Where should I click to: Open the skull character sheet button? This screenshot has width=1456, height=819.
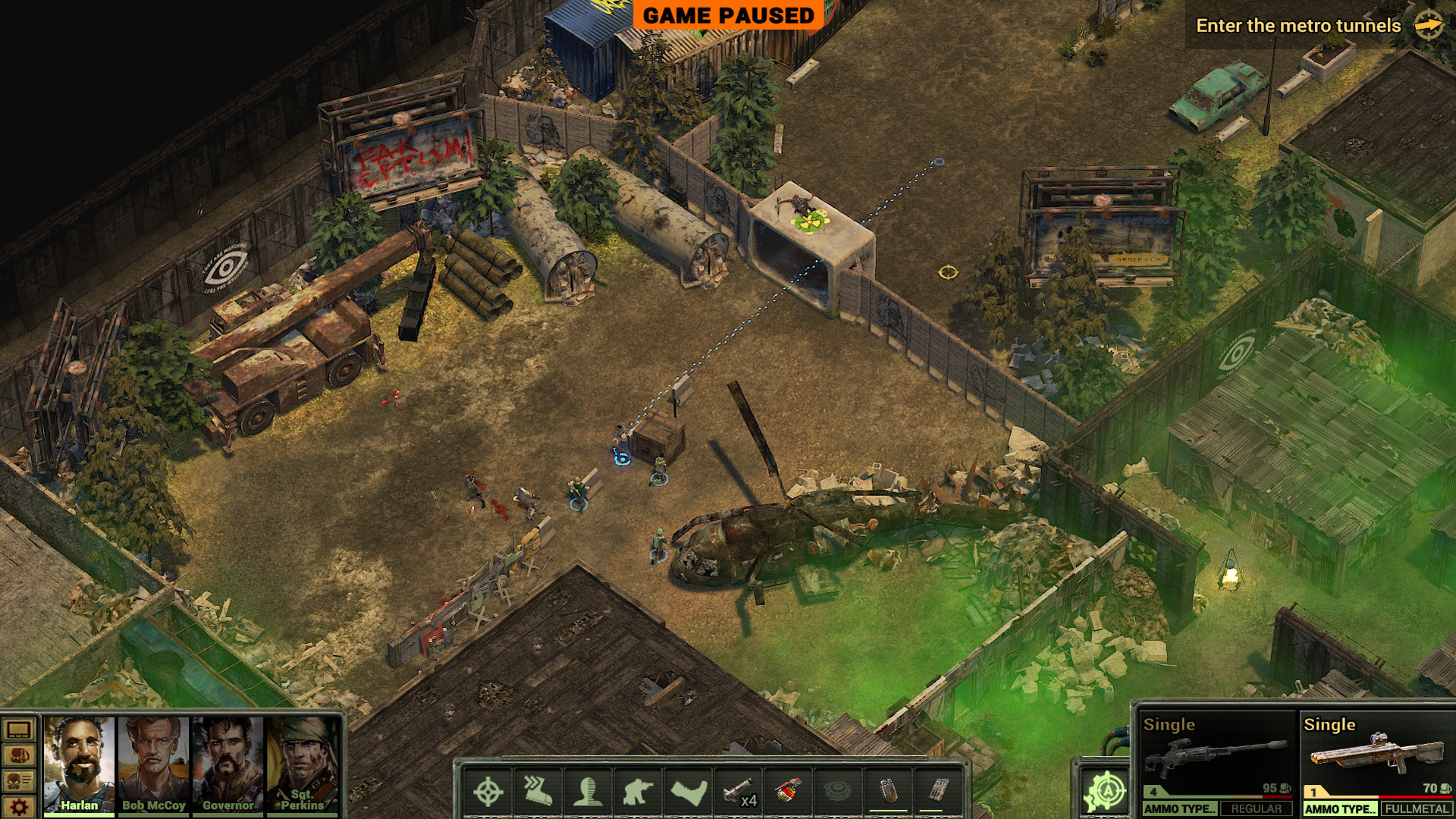(x=19, y=781)
